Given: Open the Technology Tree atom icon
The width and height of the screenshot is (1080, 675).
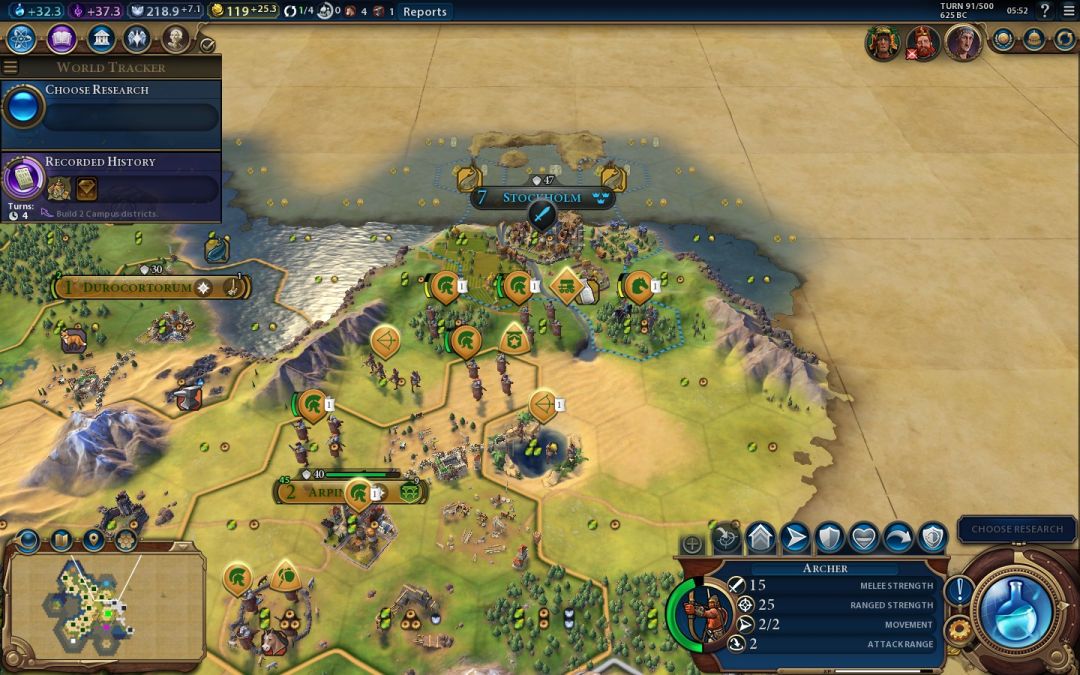Looking at the screenshot, I should [x=23, y=39].
